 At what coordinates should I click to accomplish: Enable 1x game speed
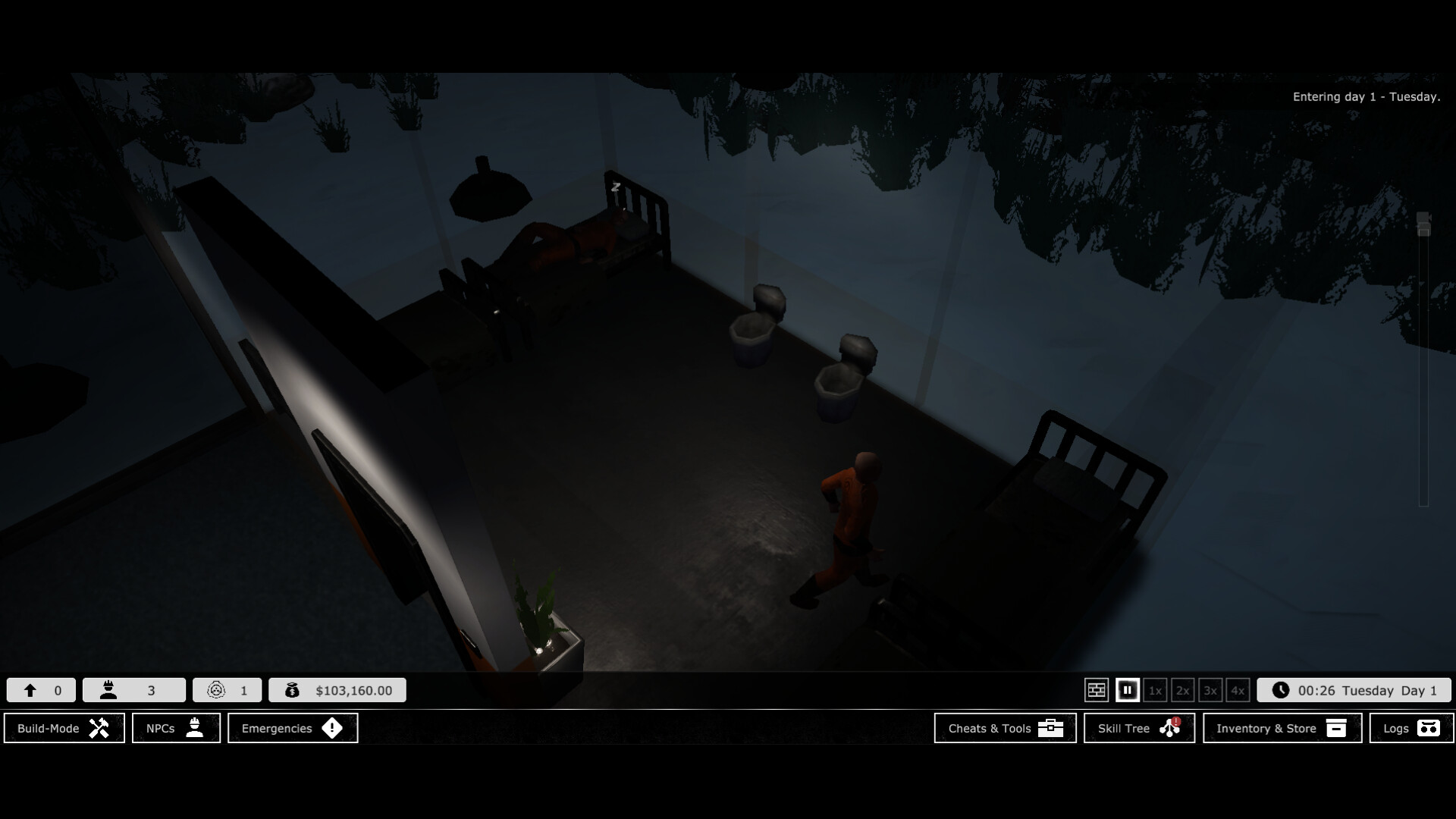[x=1155, y=690]
